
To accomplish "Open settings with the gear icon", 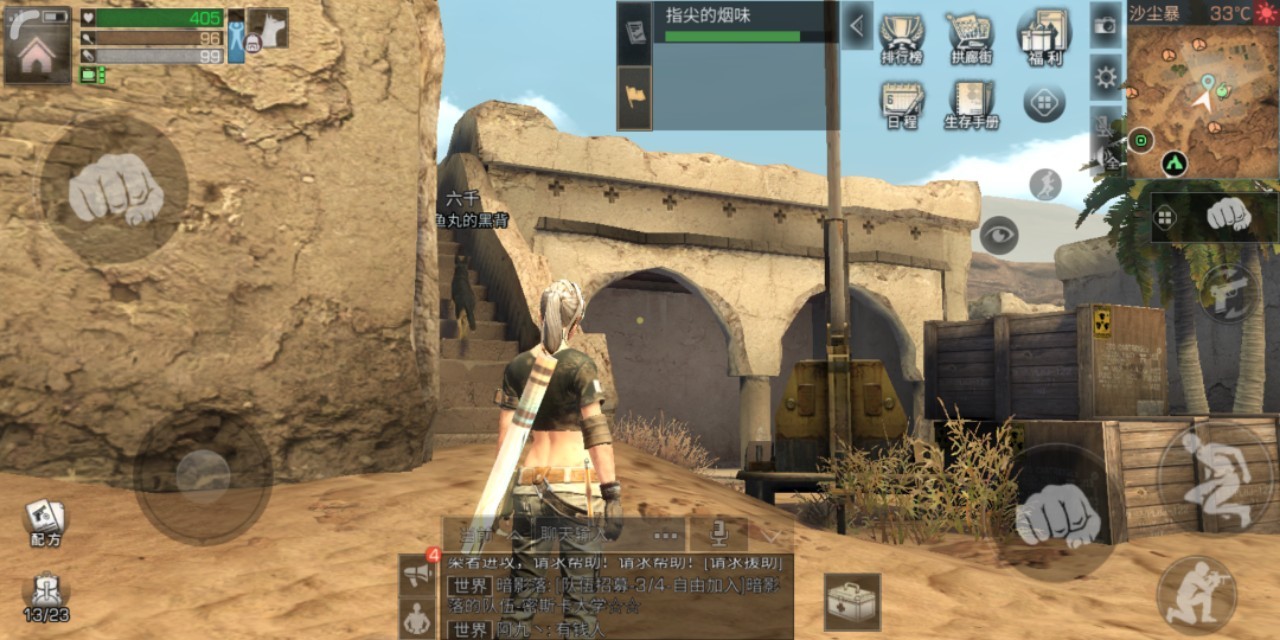I will click(x=1105, y=76).
